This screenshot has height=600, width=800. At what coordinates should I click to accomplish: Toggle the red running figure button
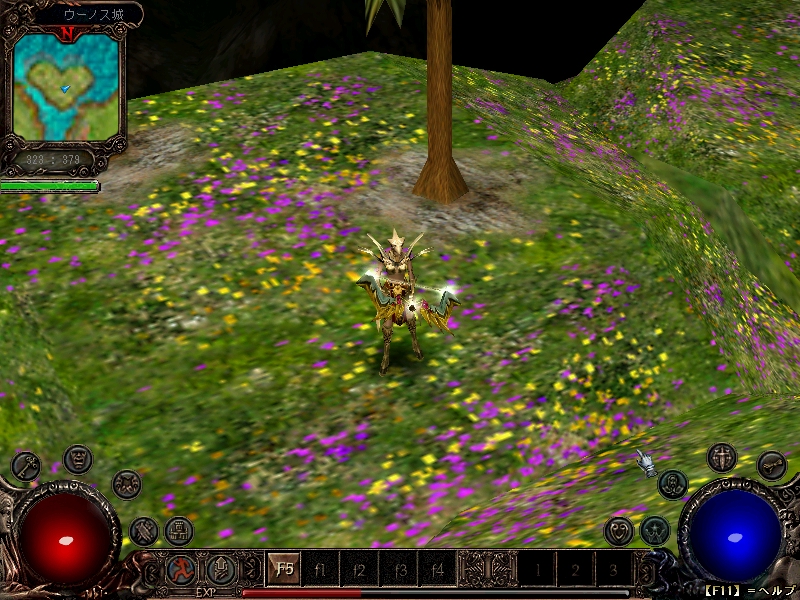(x=181, y=570)
